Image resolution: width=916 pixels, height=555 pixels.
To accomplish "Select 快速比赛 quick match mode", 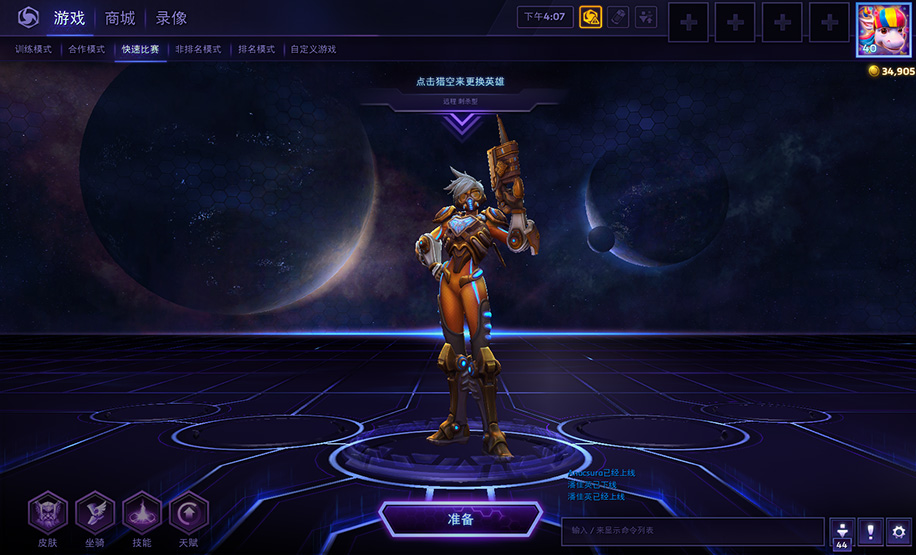I will [140, 49].
